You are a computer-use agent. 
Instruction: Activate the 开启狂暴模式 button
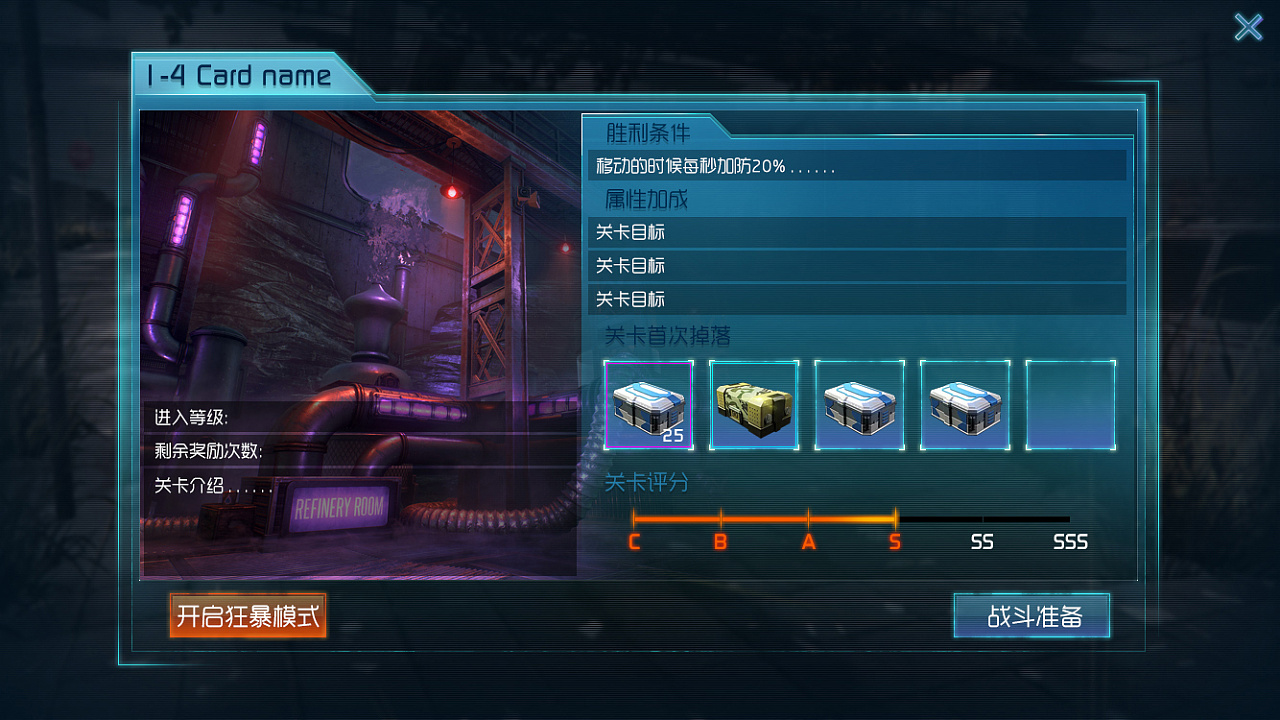248,616
